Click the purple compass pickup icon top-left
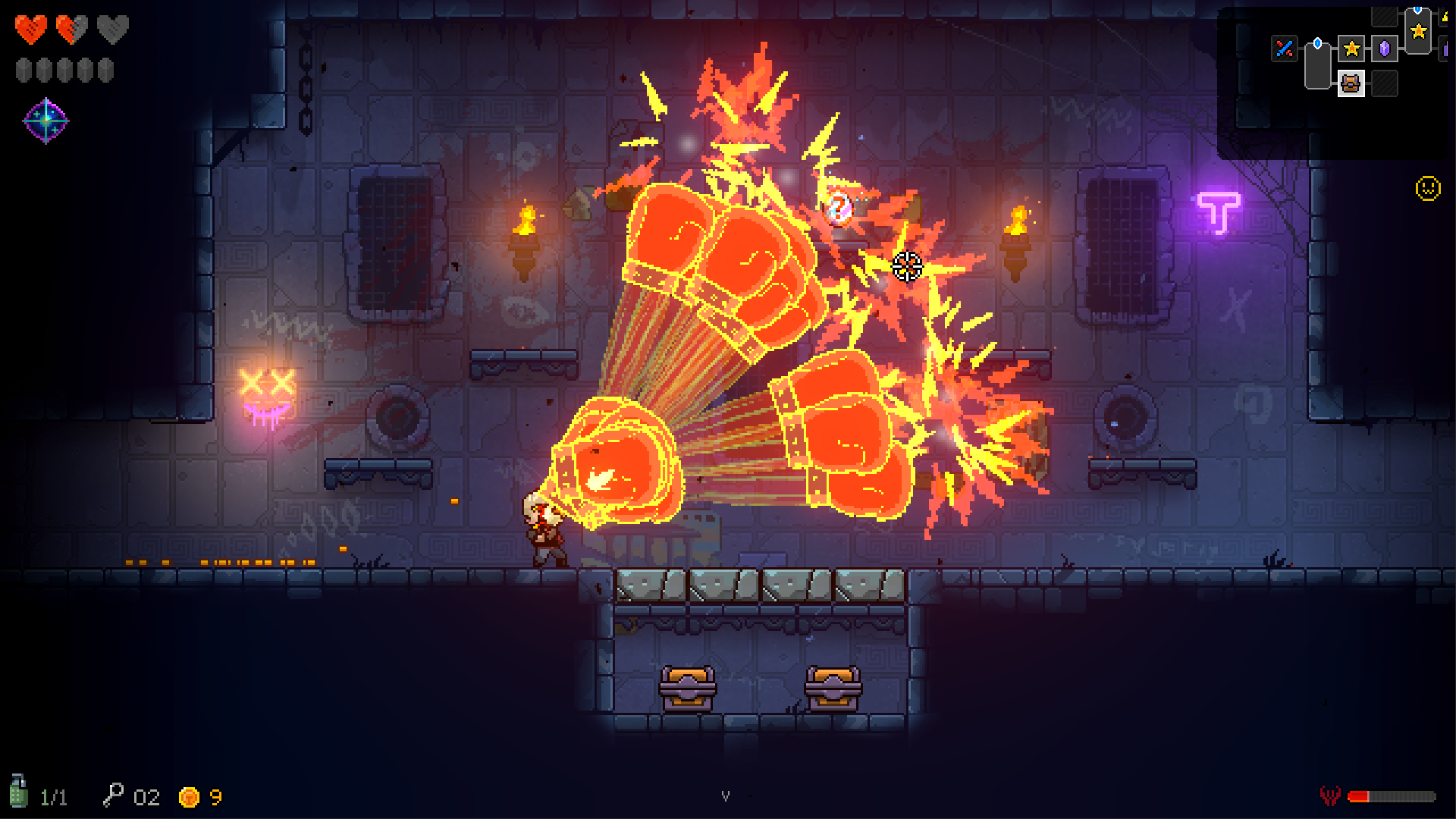 coord(47,119)
